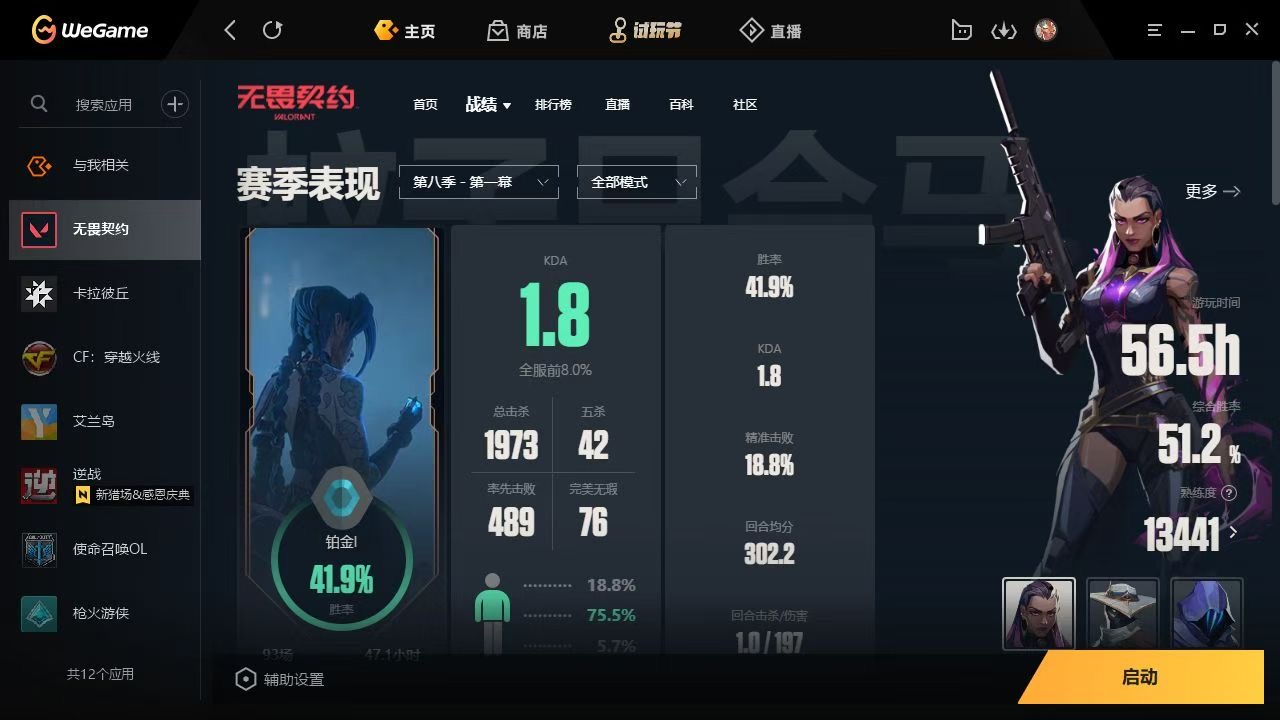Click the add-application plus icon
Image resolution: width=1280 pixels, height=720 pixels.
[x=175, y=103]
